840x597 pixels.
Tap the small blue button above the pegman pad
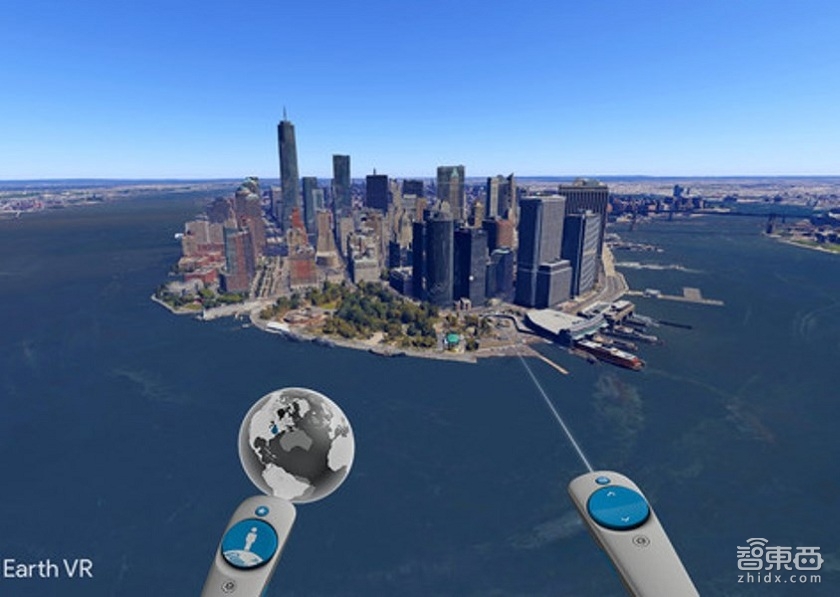tap(262, 511)
